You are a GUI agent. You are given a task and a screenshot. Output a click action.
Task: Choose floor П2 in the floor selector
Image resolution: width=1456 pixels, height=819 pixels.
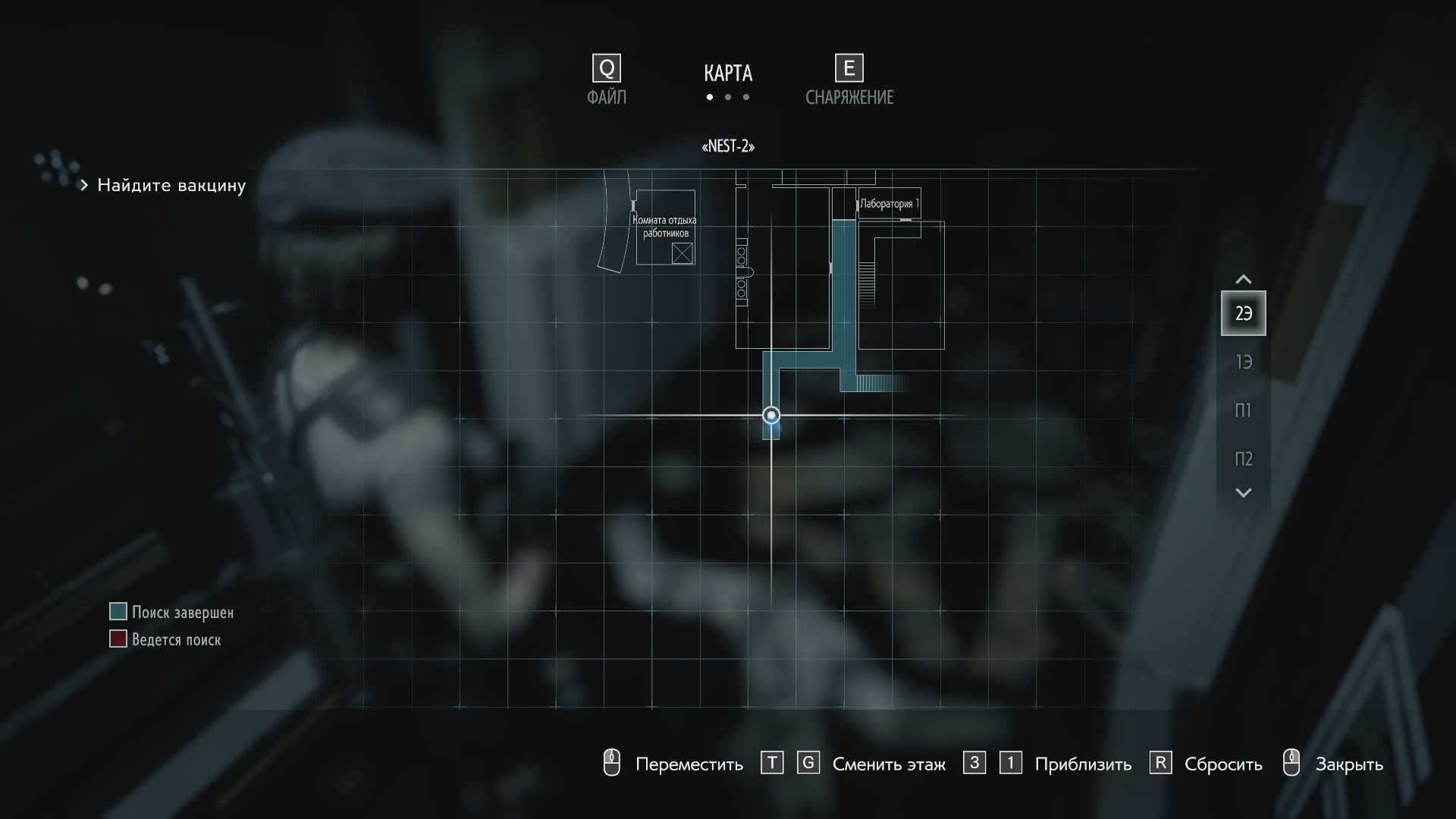(1243, 459)
